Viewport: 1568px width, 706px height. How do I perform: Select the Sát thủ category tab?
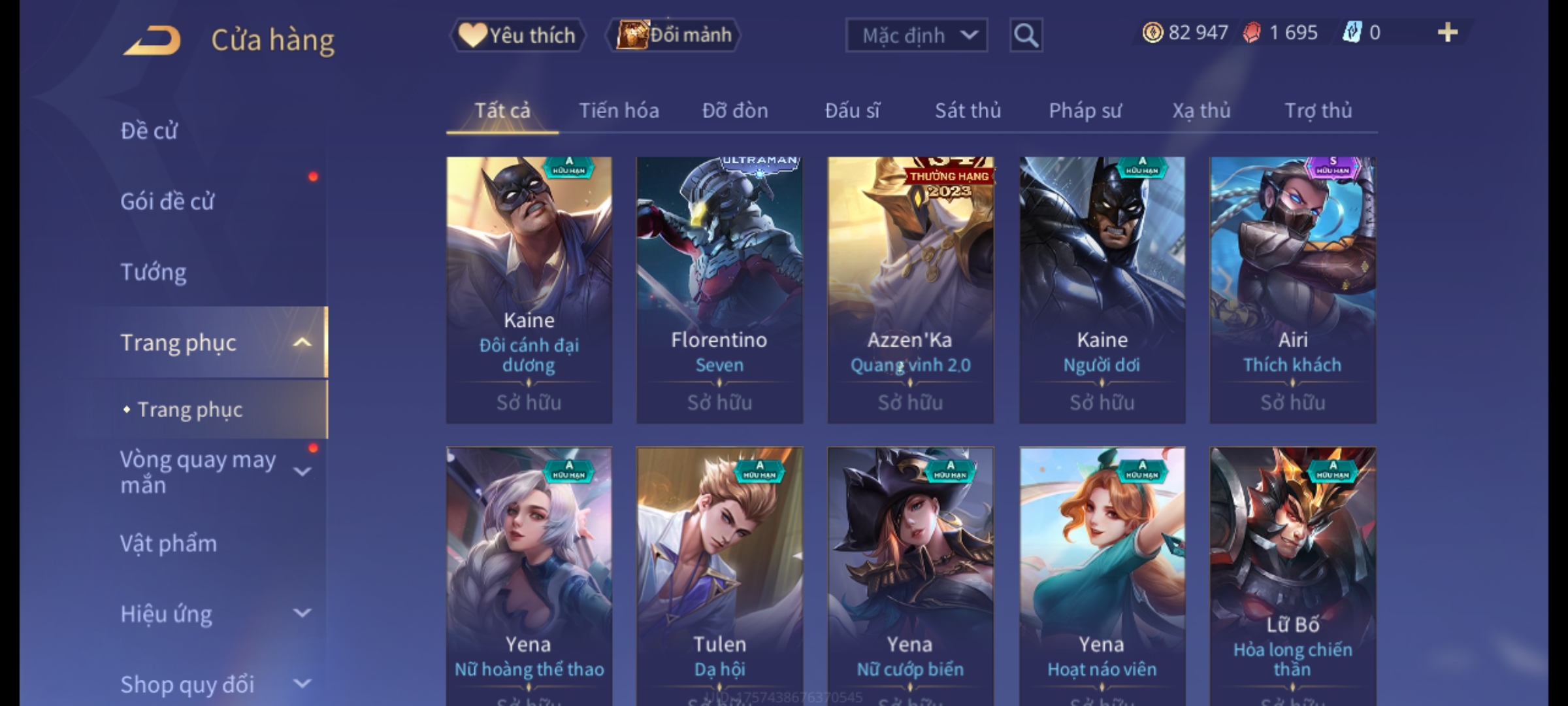(968, 110)
